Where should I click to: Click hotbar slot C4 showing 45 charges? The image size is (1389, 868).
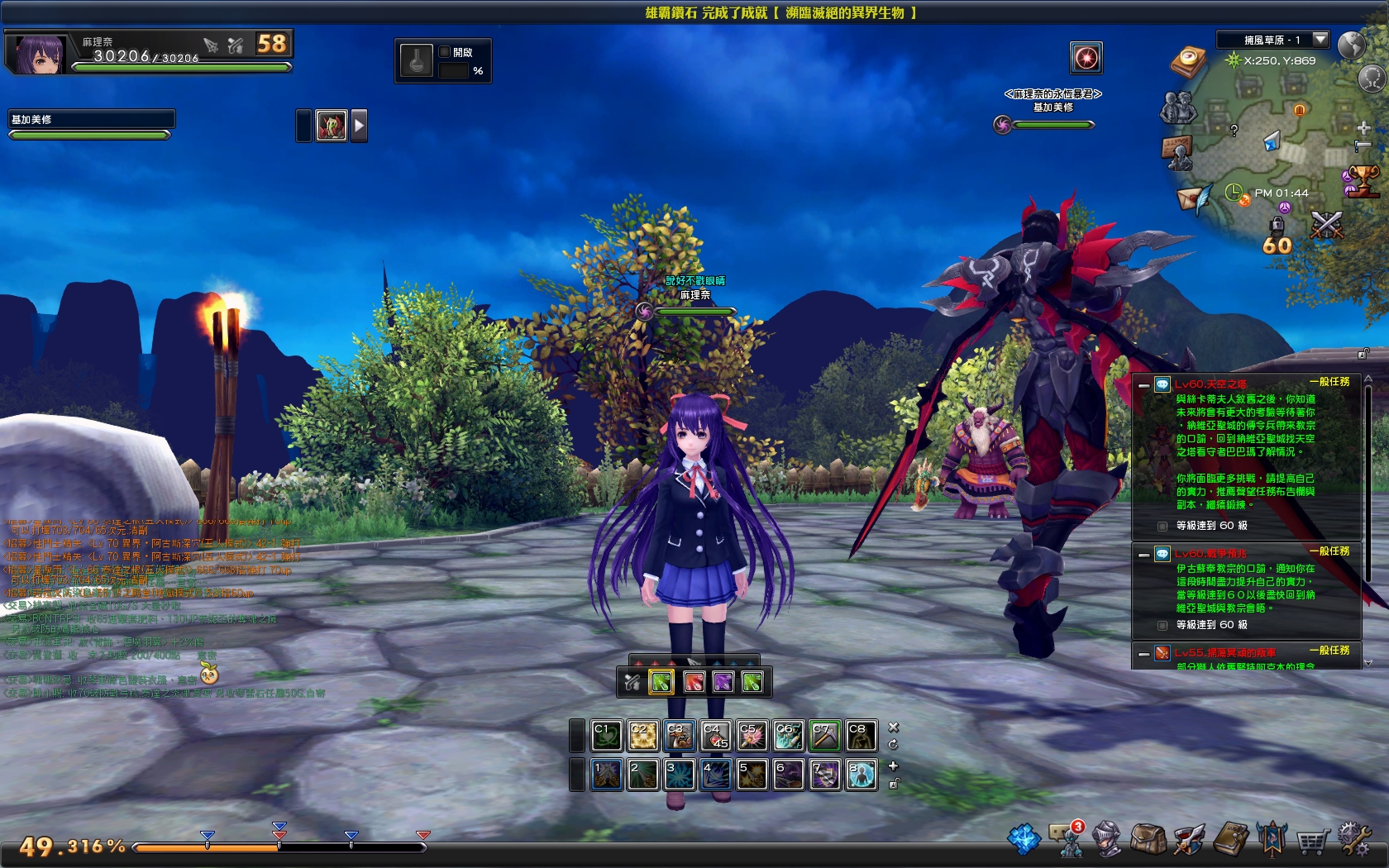[x=713, y=736]
